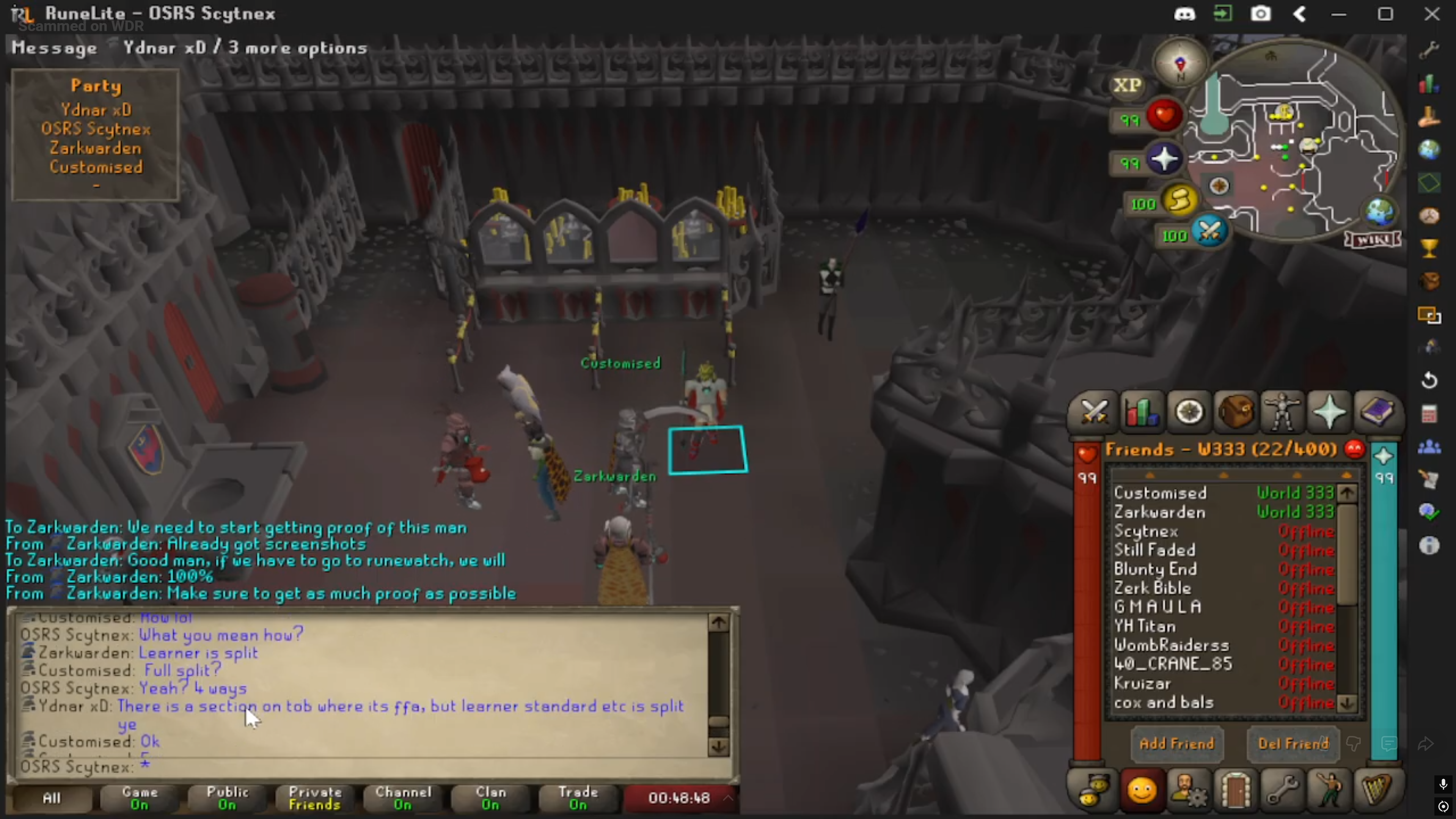This screenshot has width=1456, height=819.
Task: Switch chat filter to Public
Action: (x=227, y=798)
